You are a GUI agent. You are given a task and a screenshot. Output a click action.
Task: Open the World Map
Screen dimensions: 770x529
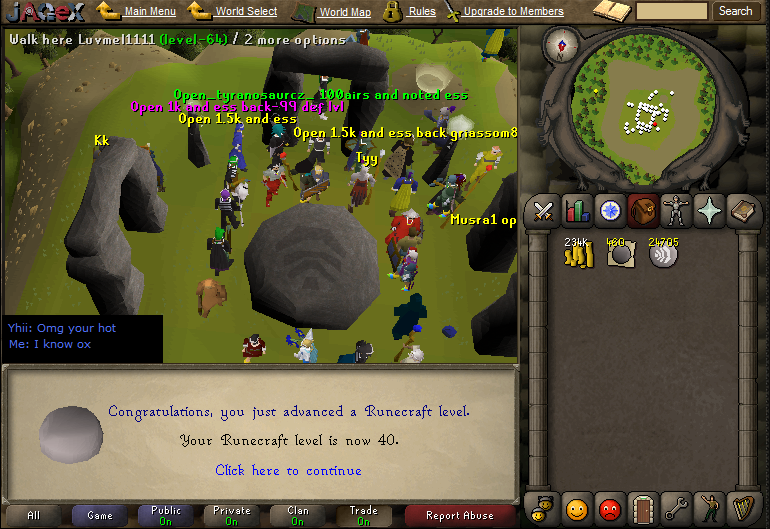coord(344,12)
